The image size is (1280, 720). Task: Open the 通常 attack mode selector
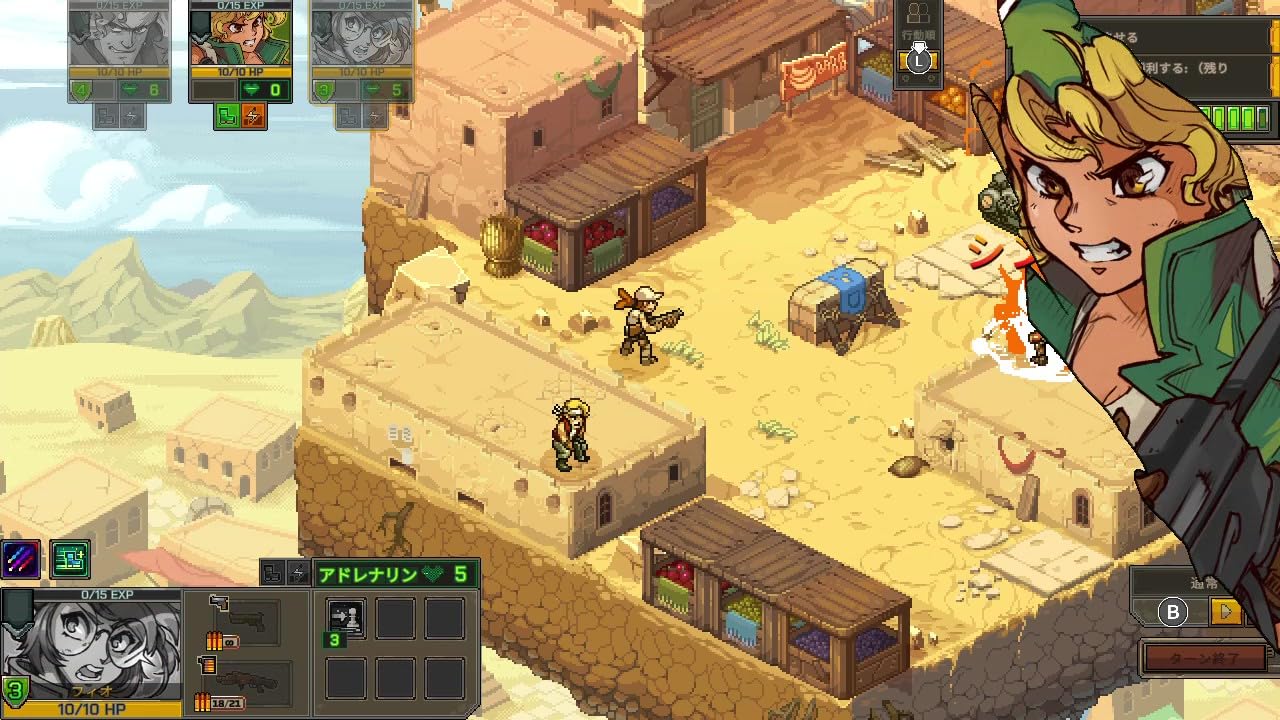1204,582
